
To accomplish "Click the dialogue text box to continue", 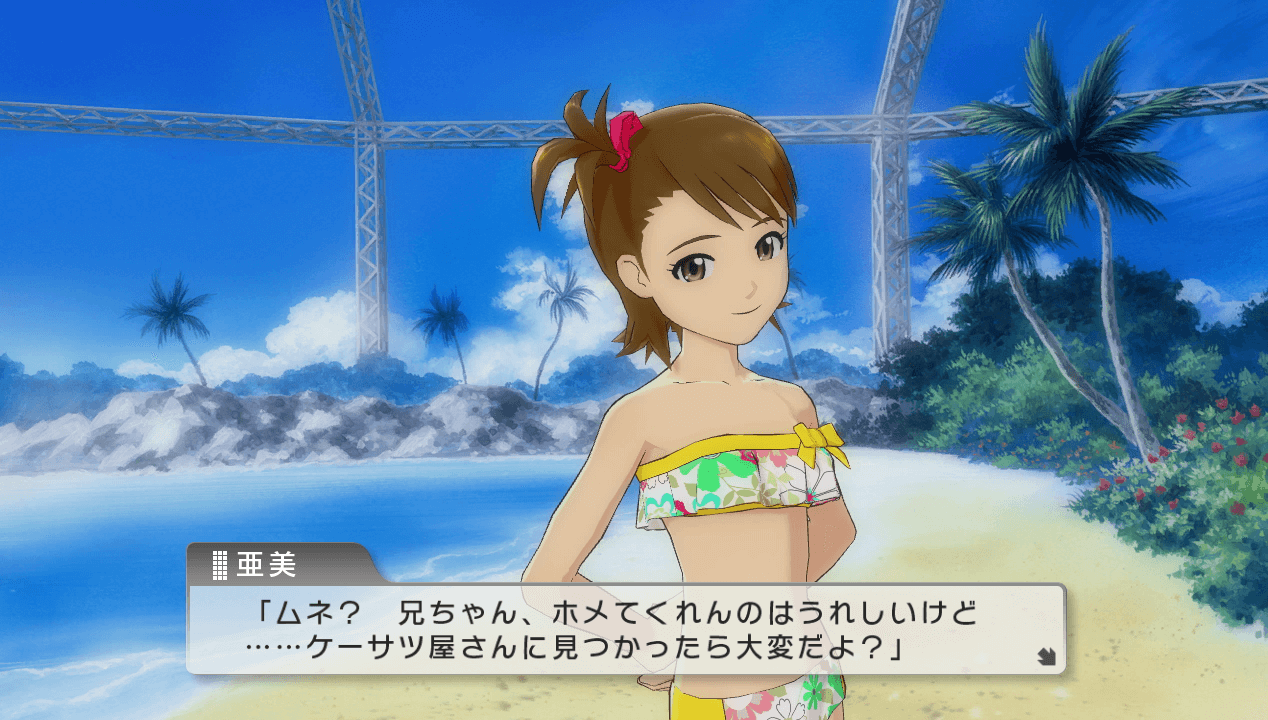I will pyautogui.click(x=625, y=629).
